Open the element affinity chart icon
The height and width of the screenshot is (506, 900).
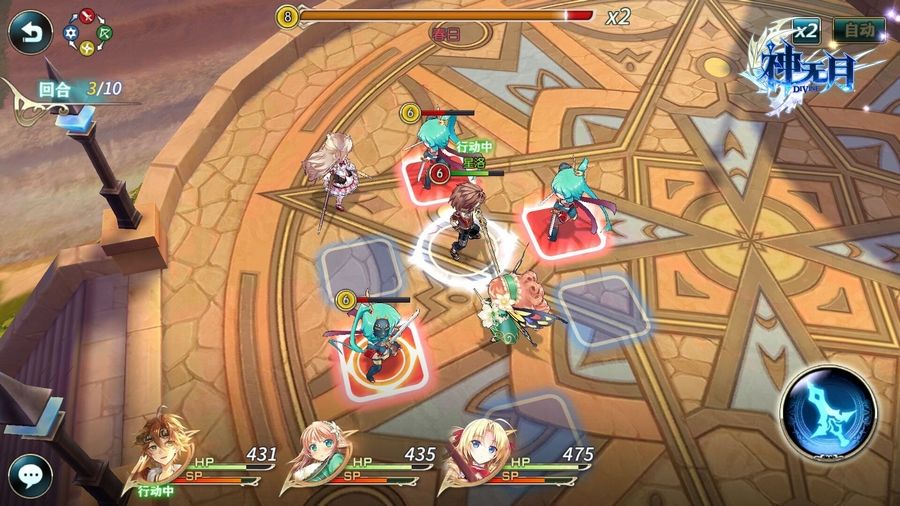coord(89,32)
